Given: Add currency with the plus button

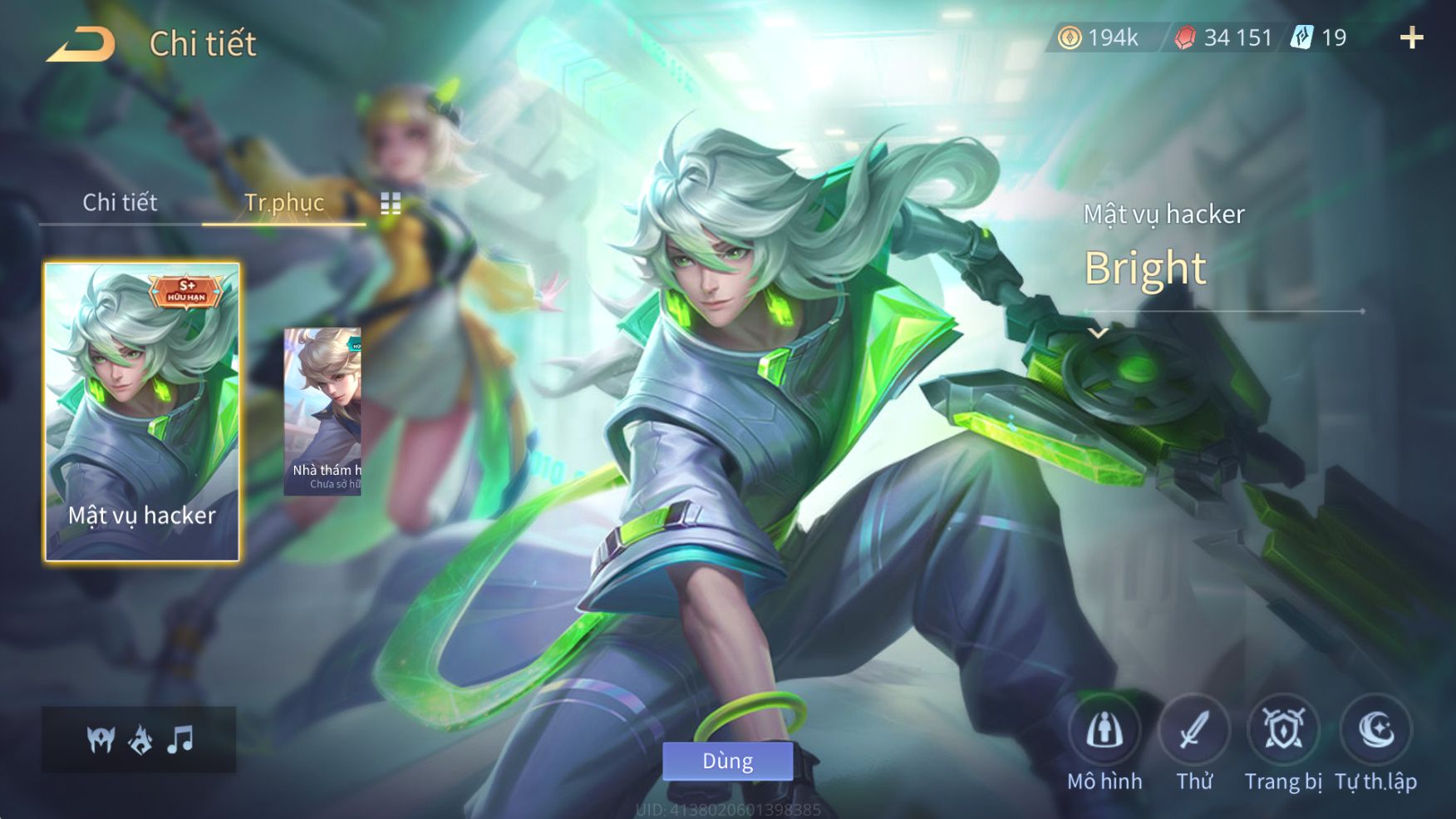Looking at the screenshot, I should click(1411, 37).
